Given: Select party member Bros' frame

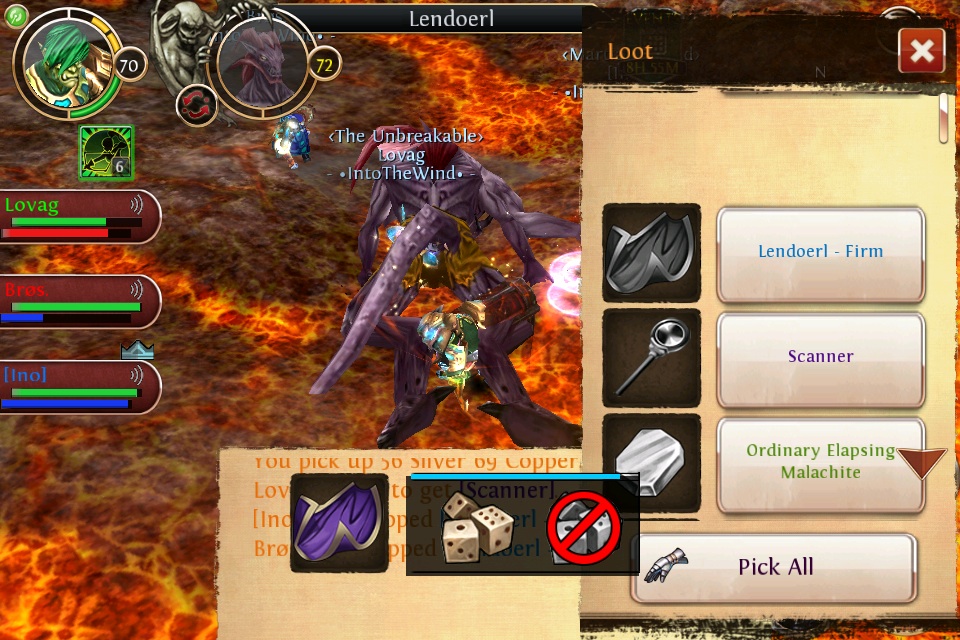Looking at the screenshot, I should [78, 301].
